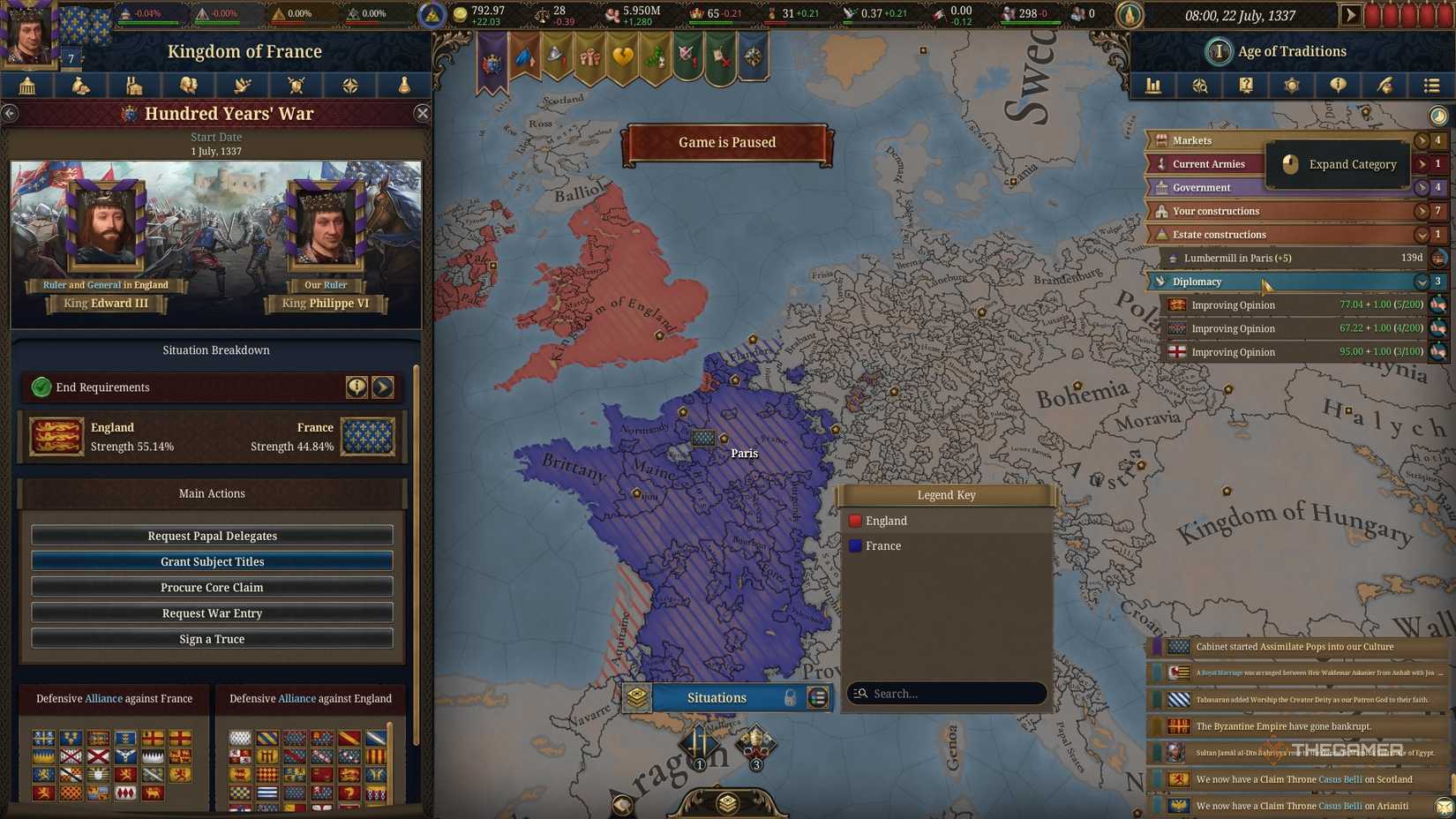Open the military panel with crossed swords icon
Image resolution: width=1456 pixels, height=819 pixels.
tap(296, 86)
